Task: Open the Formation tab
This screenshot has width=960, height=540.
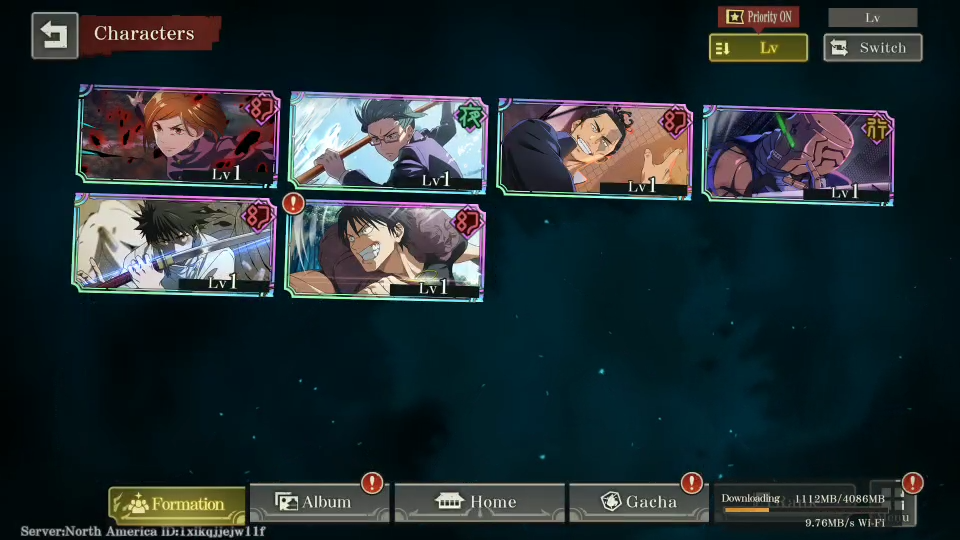Action: [177, 504]
